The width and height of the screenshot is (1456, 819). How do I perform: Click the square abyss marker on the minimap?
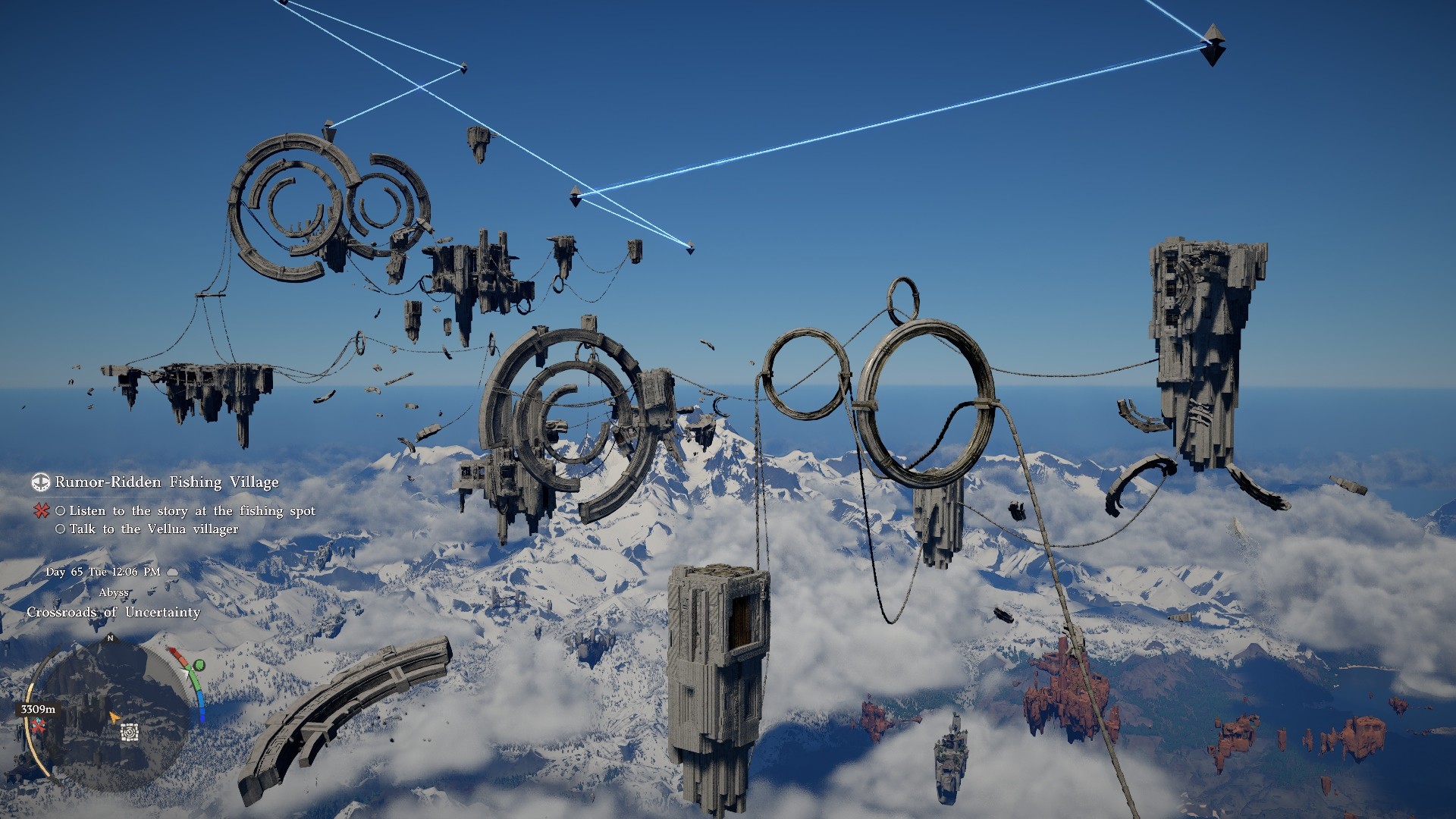tap(130, 732)
